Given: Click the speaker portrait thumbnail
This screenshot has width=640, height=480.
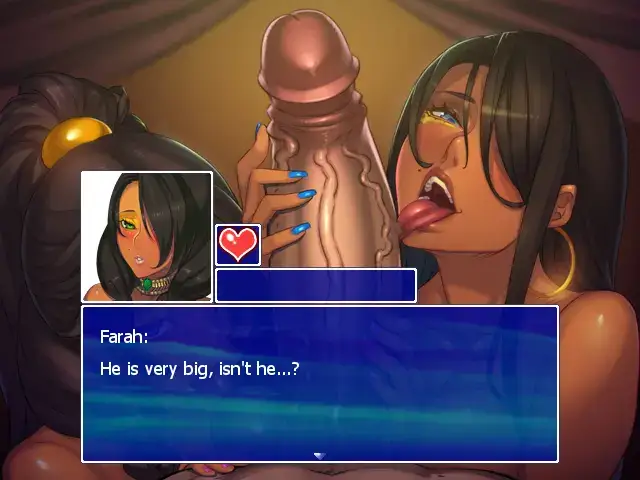Looking at the screenshot, I should [x=147, y=237].
